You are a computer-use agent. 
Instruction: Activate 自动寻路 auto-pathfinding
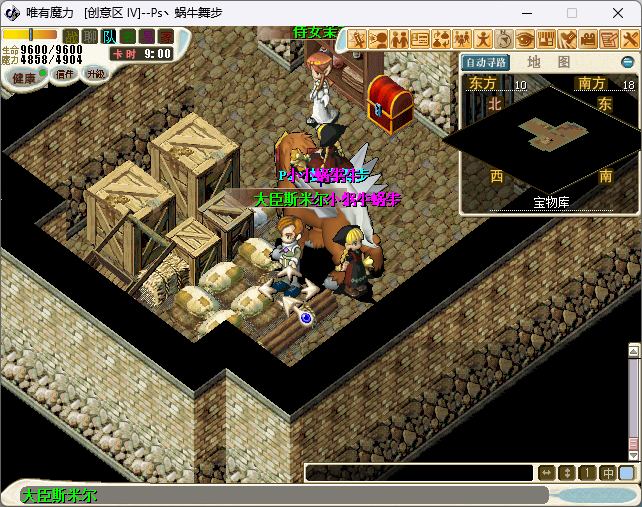tap(487, 63)
